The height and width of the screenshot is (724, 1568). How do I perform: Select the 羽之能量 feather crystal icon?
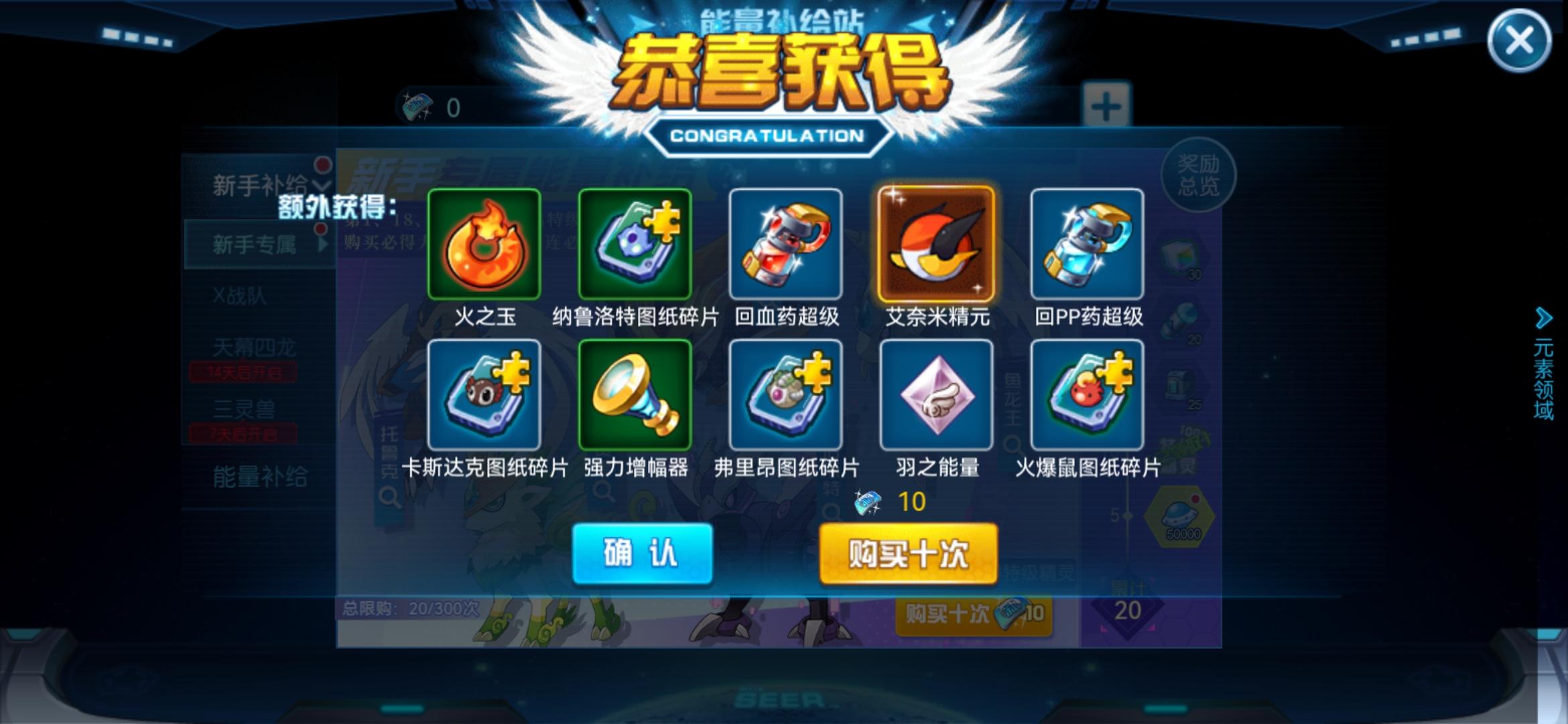(936, 396)
